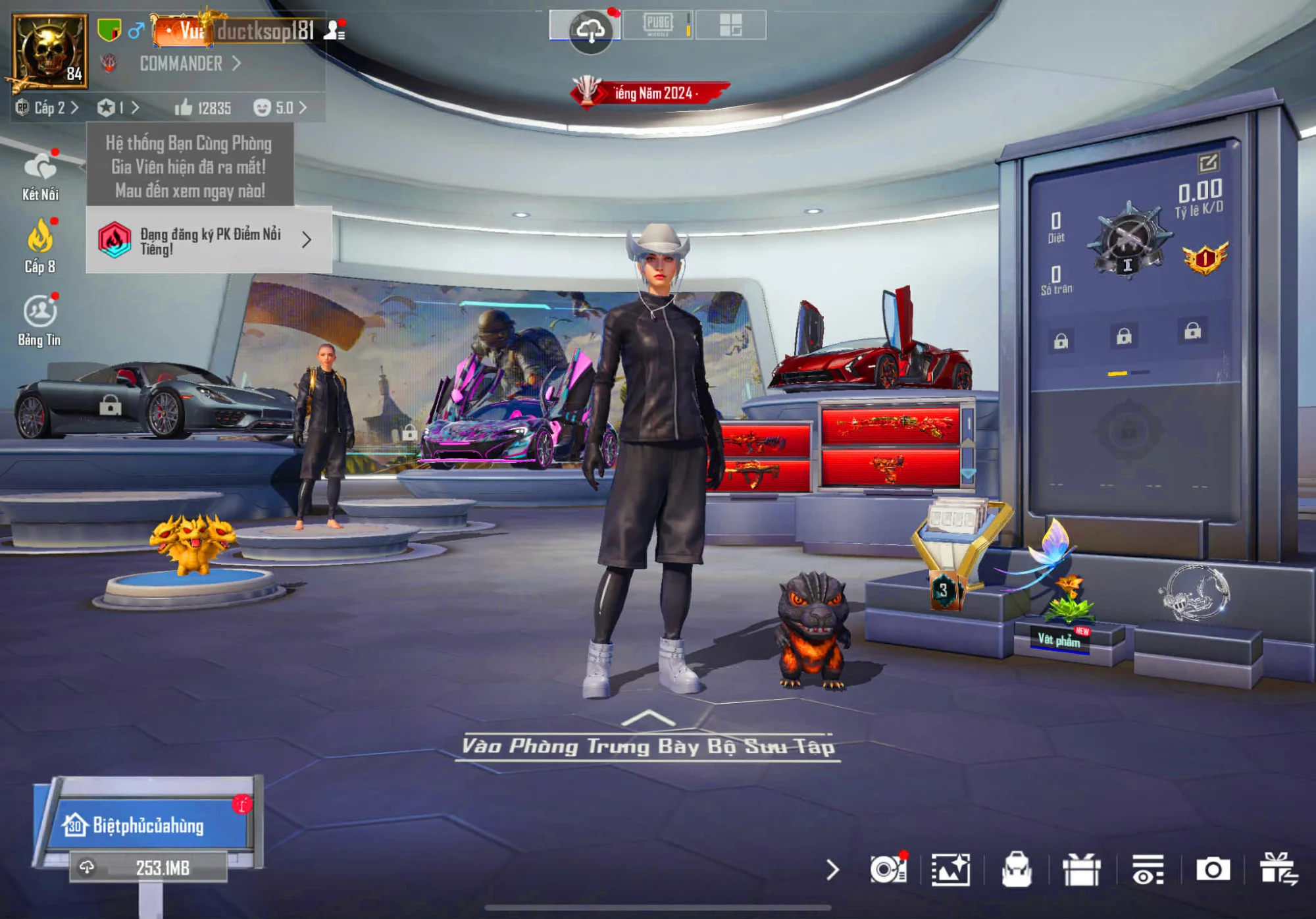The image size is (1316, 919).
Task: Open the backpack inventory icon
Action: 1017,870
